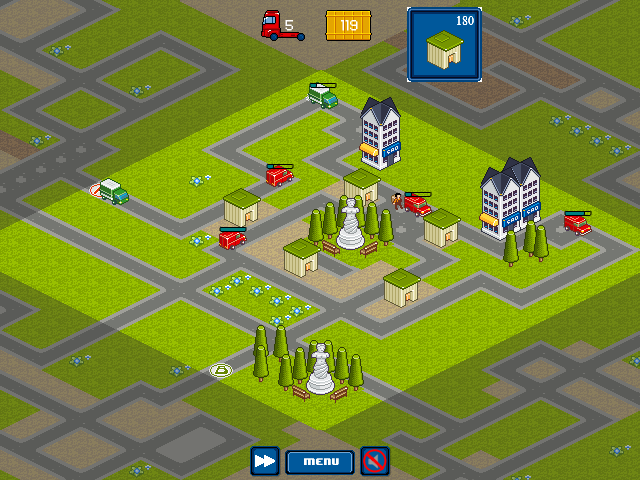Viewport: 640px width, 480px height.
Task: Speed up the game with fast-forward
Action: 265,461
